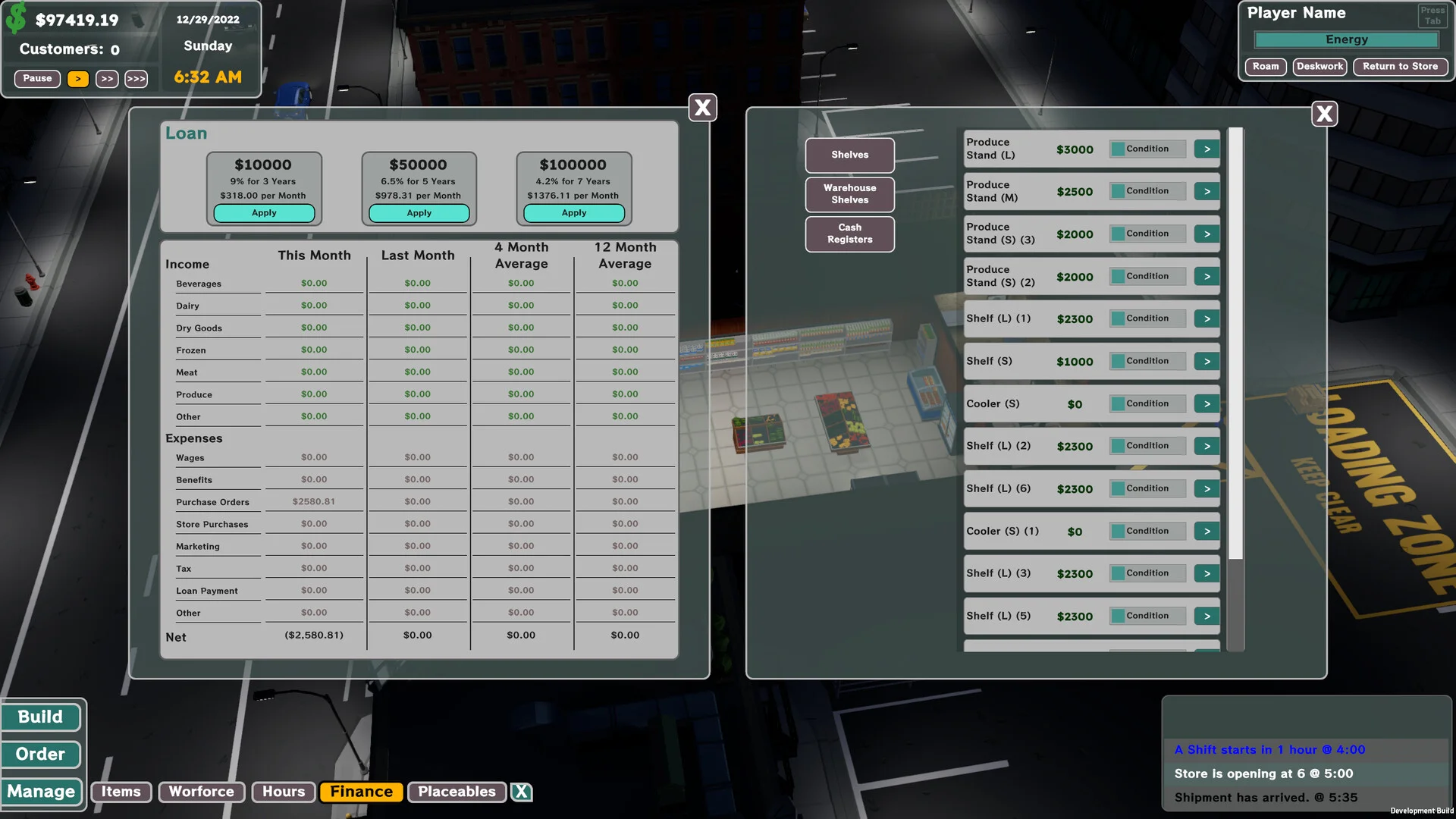Select Deskwork mode
The image size is (1456, 819).
(x=1319, y=67)
